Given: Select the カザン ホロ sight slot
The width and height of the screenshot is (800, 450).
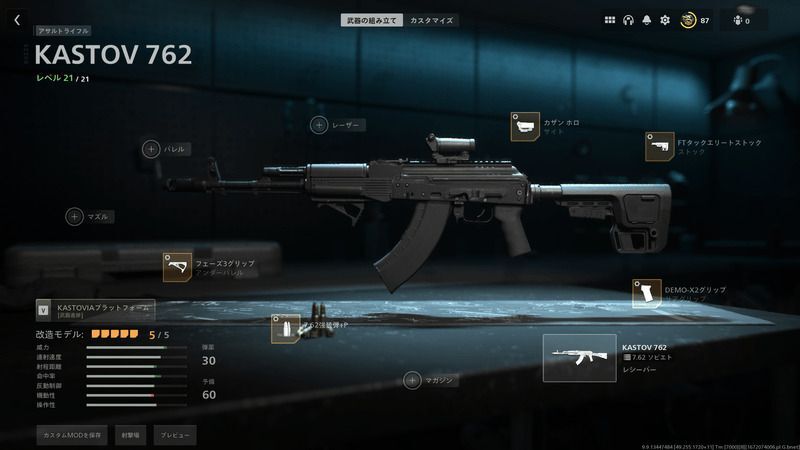Looking at the screenshot, I should [525, 127].
